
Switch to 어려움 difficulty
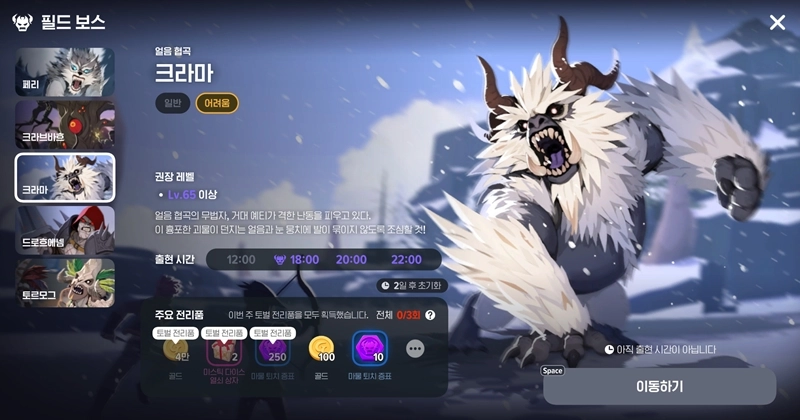click(217, 103)
